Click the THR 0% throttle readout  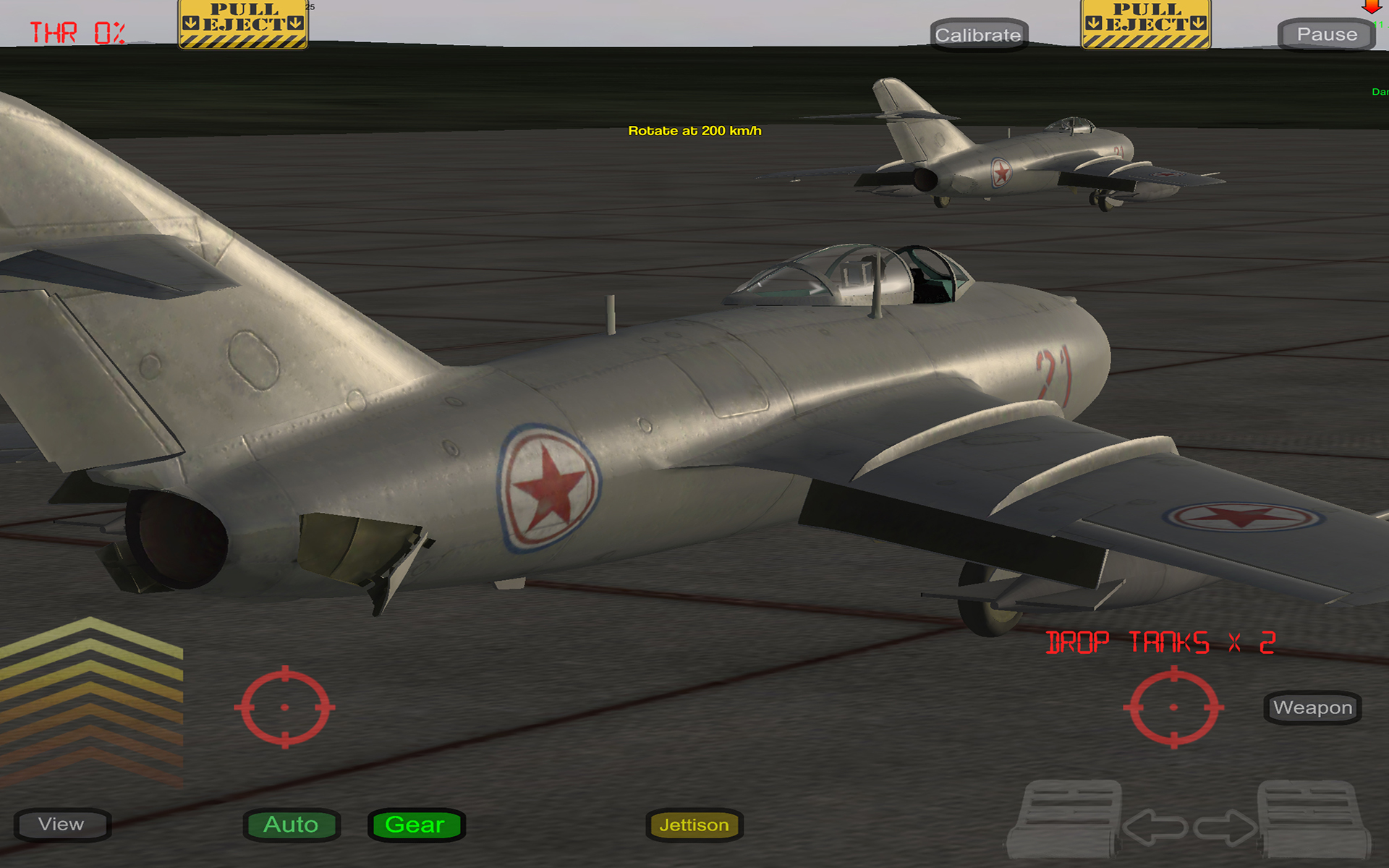pyautogui.click(x=76, y=32)
